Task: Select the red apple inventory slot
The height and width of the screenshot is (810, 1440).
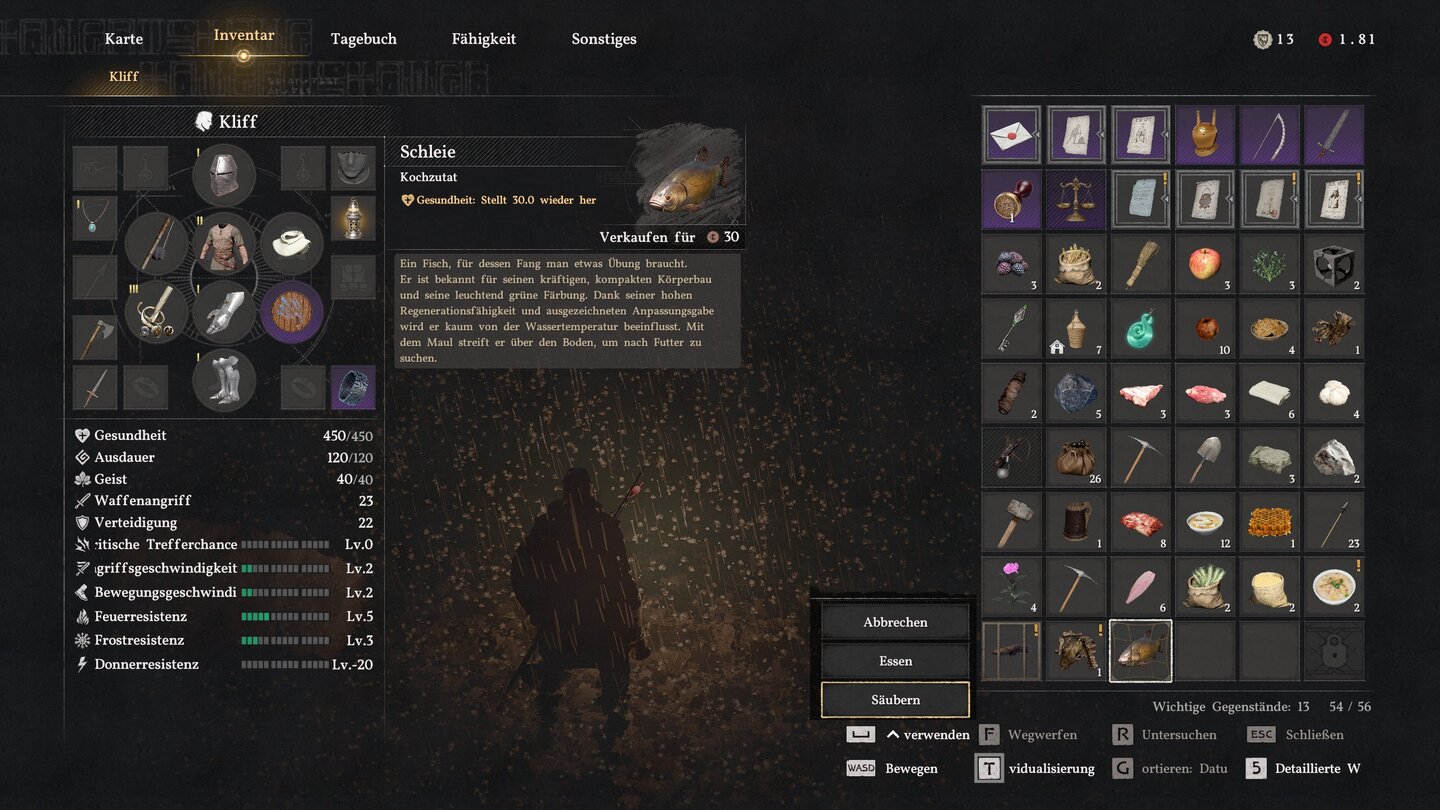Action: click(1204, 264)
